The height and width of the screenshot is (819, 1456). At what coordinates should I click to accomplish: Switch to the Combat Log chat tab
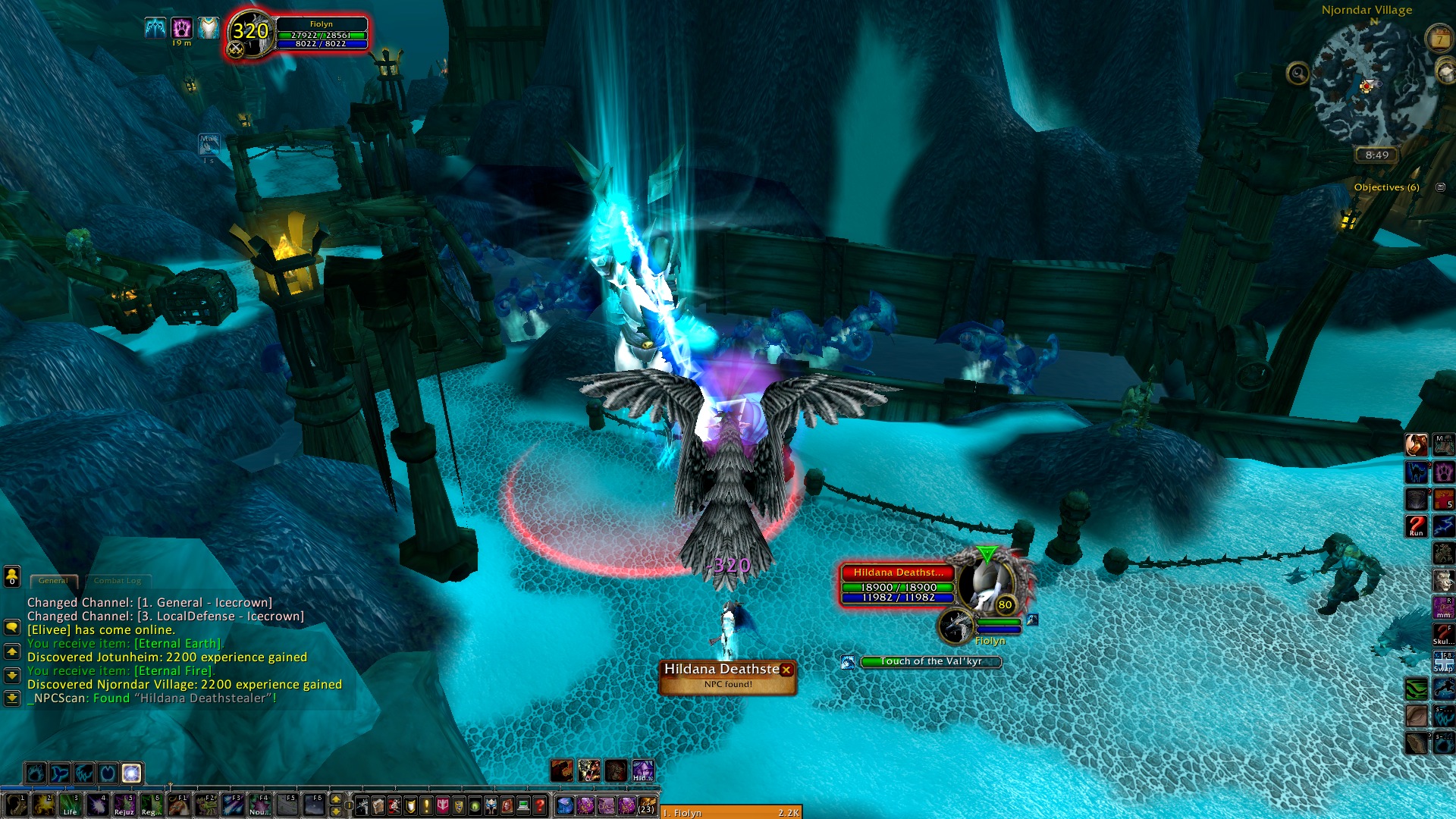coord(118,581)
